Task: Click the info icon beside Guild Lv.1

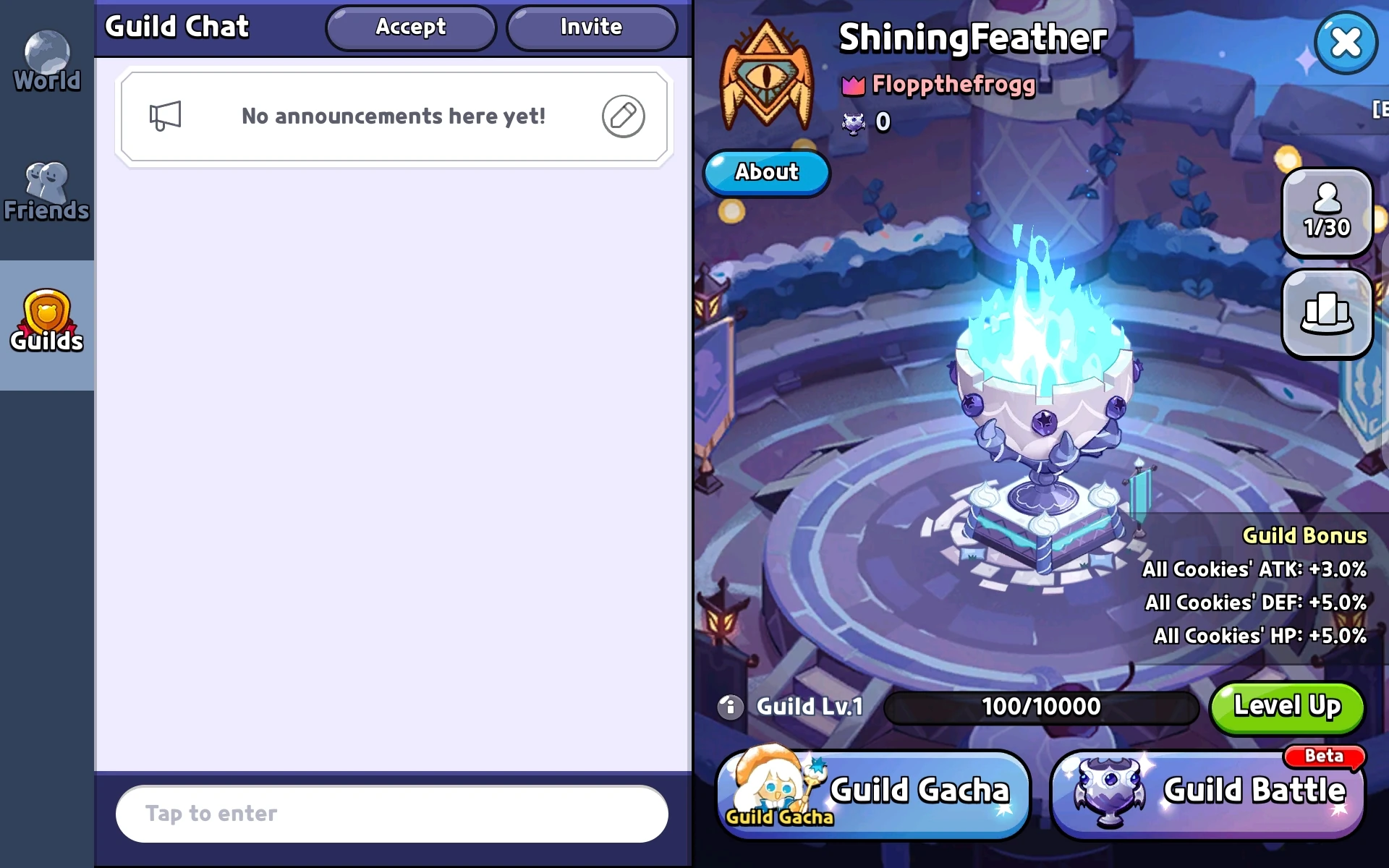Action: tap(729, 707)
